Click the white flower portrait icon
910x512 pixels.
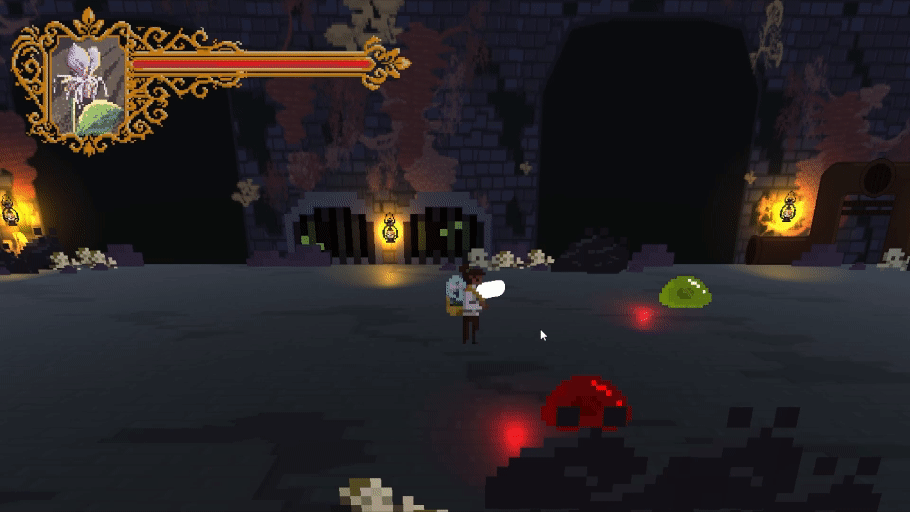(87, 87)
